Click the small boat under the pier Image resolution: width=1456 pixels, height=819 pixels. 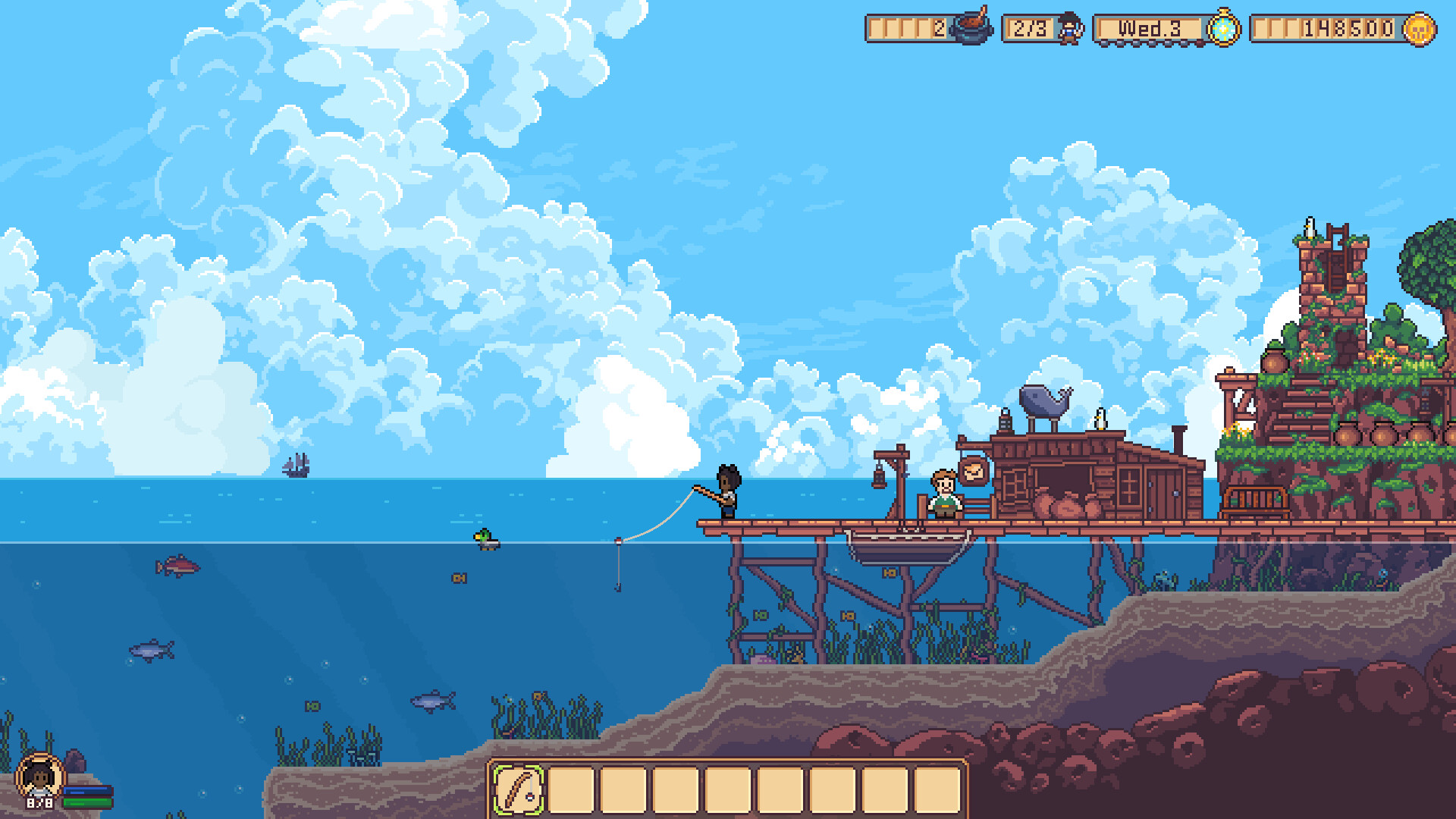coord(902,550)
